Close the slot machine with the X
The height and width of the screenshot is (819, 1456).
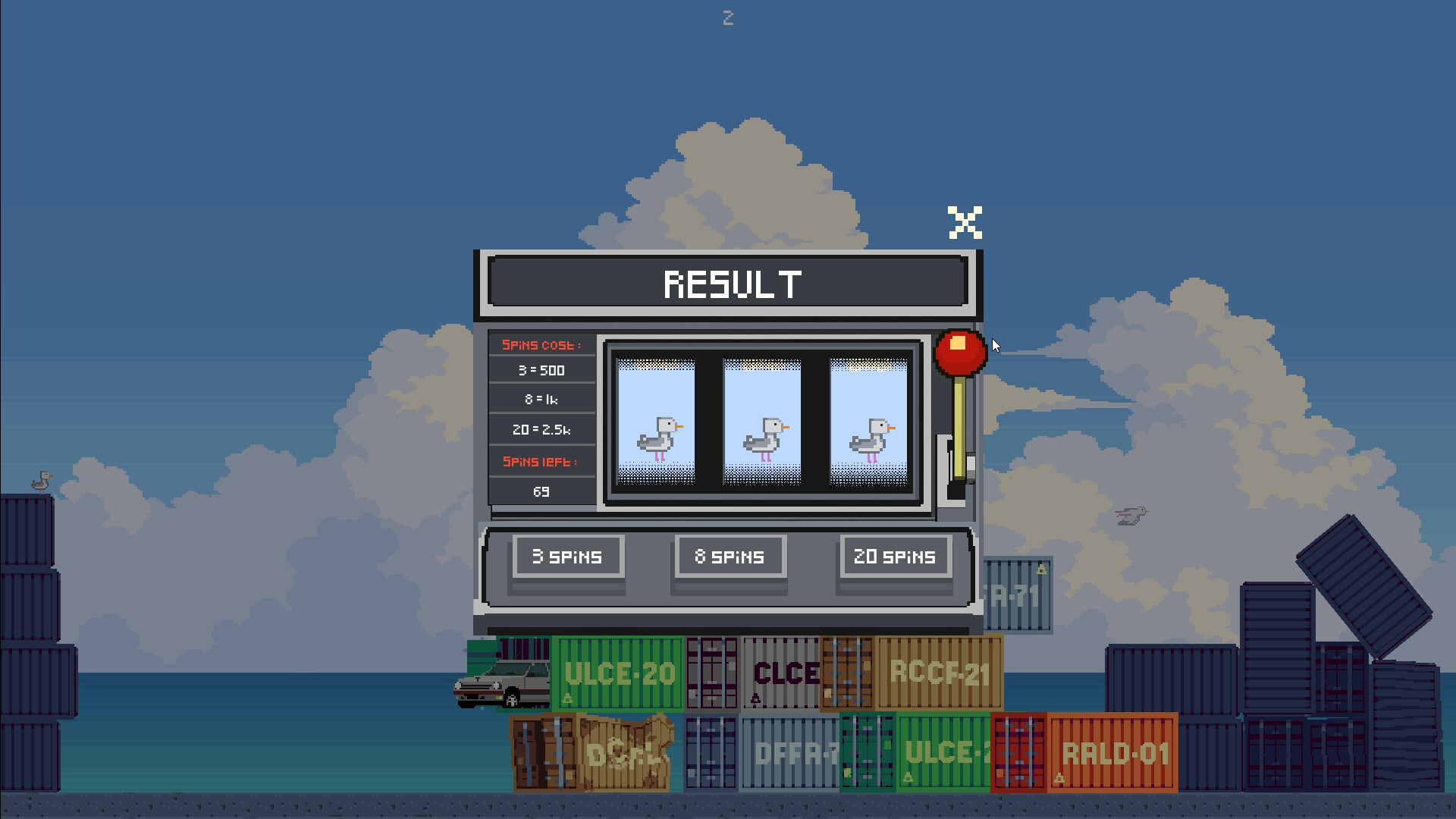pyautogui.click(x=965, y=222)
